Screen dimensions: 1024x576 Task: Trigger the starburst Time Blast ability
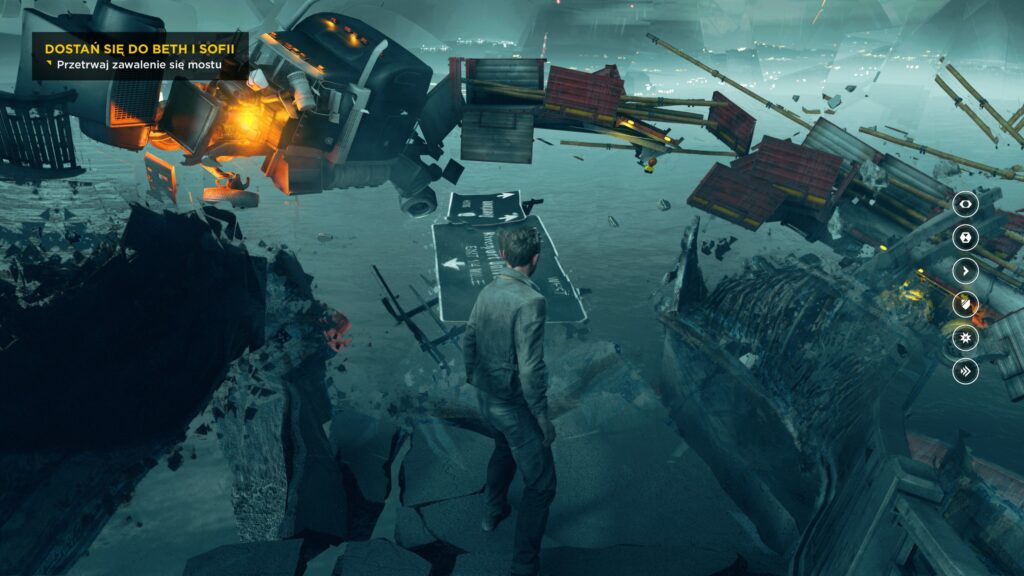(x=965, y=337)
